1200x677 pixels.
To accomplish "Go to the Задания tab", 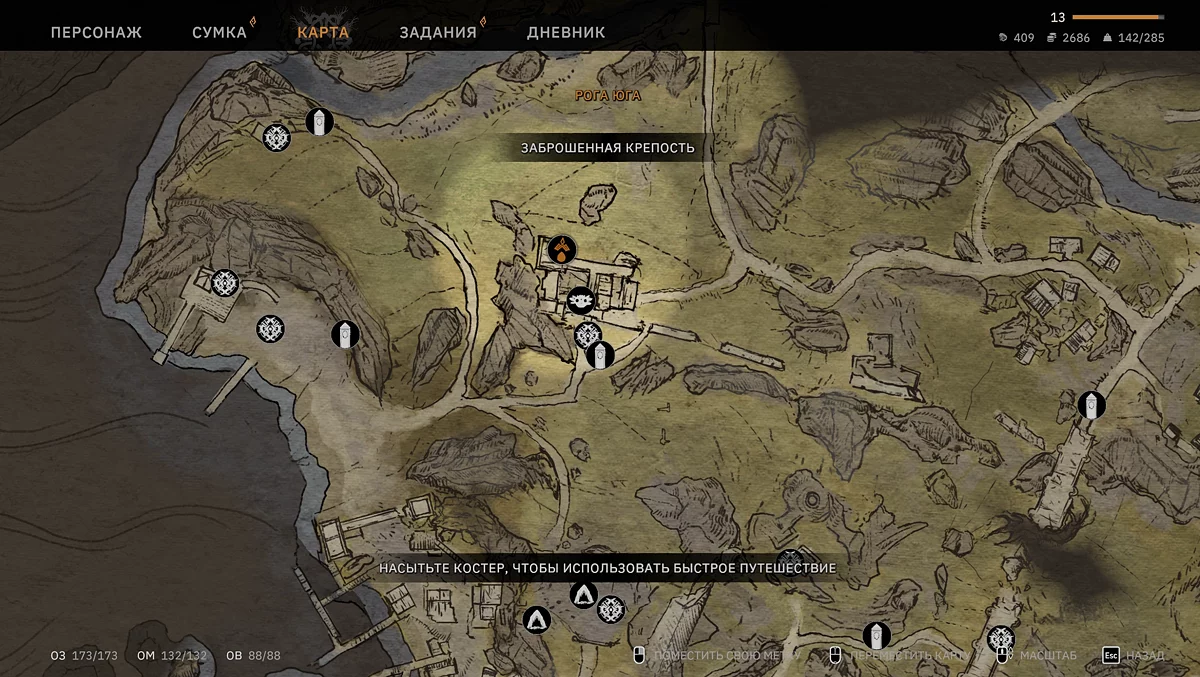I will [438, 32].
